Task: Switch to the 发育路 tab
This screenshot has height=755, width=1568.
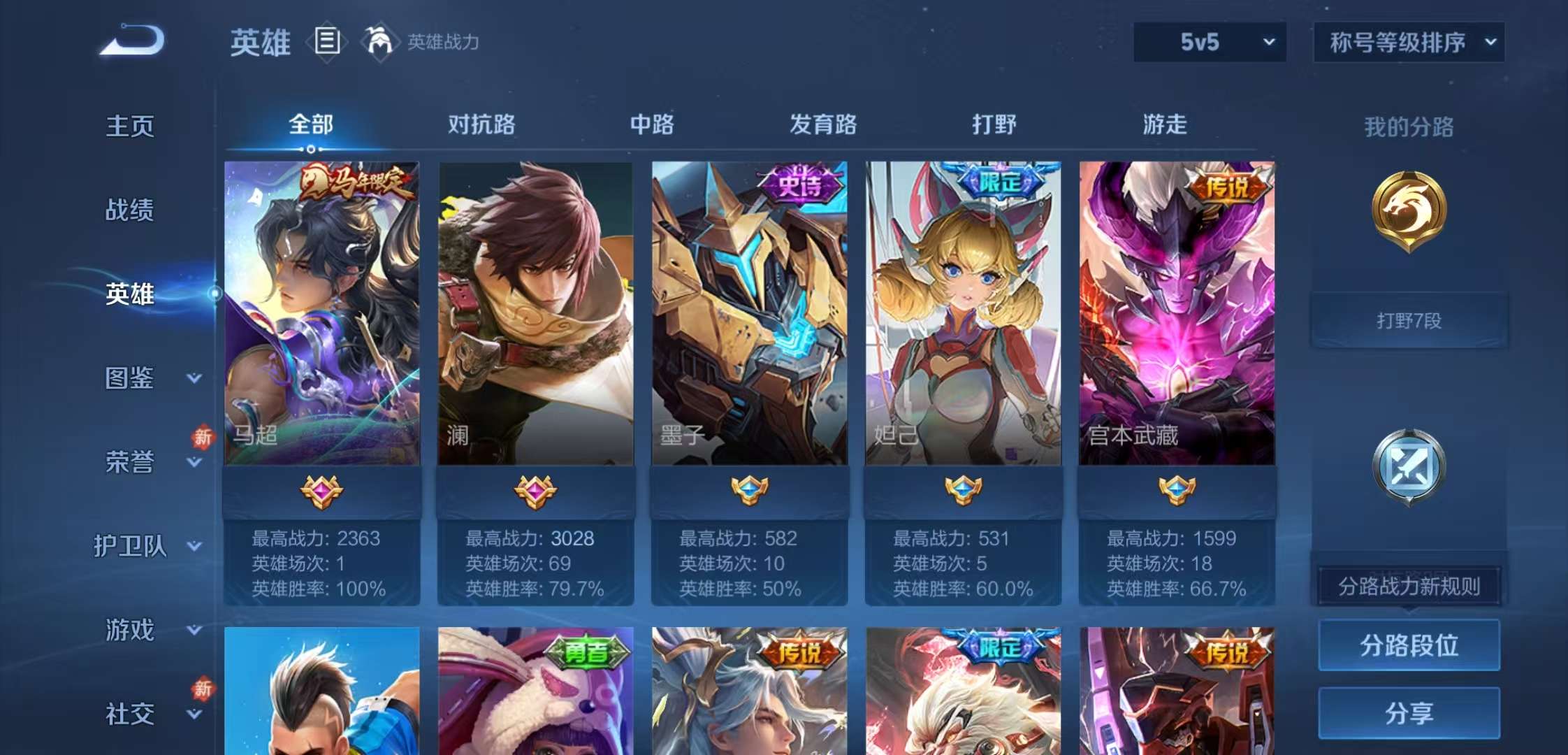Action: click(x=825, y=124)
